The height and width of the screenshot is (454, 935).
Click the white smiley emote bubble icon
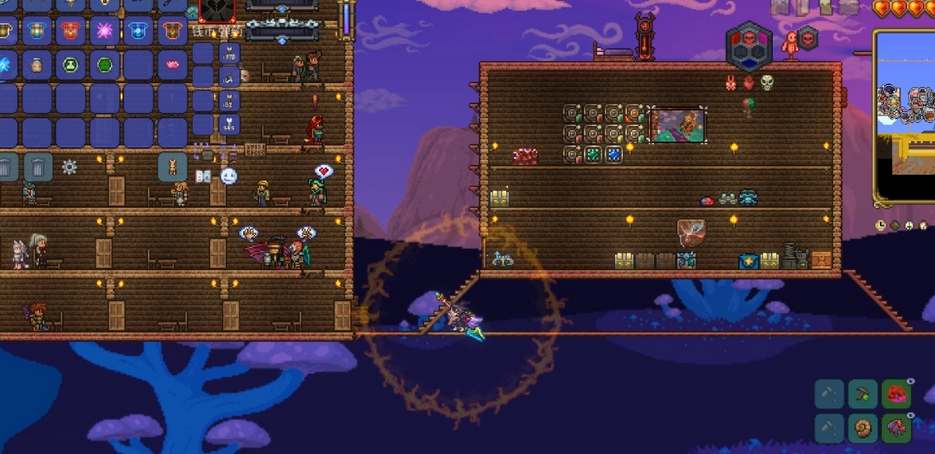pyautogui.click(x=229, y=176)
